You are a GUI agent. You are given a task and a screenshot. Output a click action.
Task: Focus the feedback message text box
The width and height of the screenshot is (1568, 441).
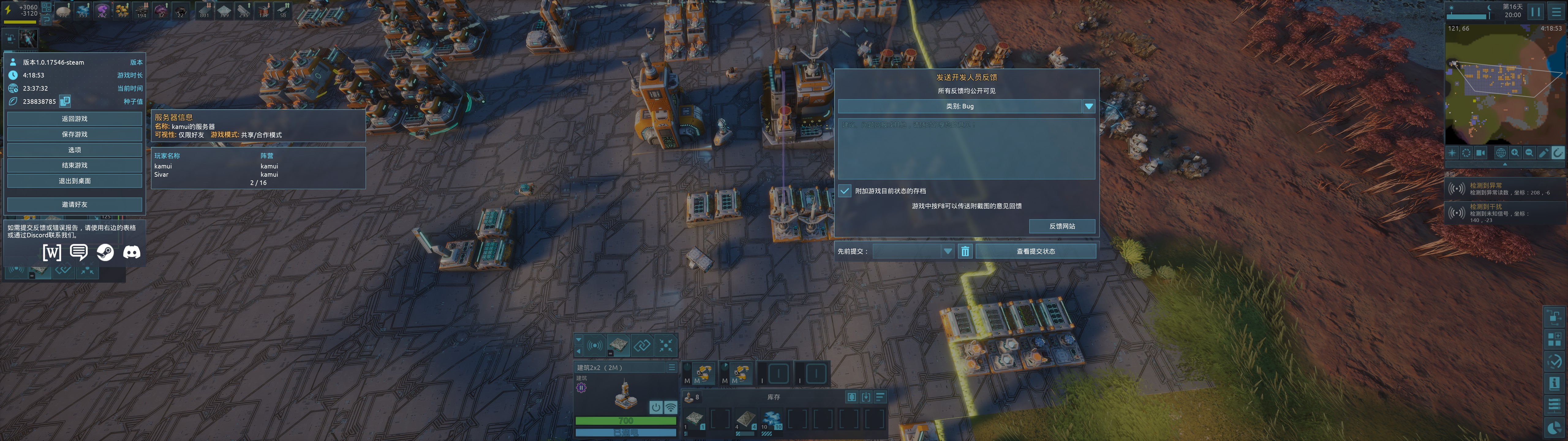point(966,149)
